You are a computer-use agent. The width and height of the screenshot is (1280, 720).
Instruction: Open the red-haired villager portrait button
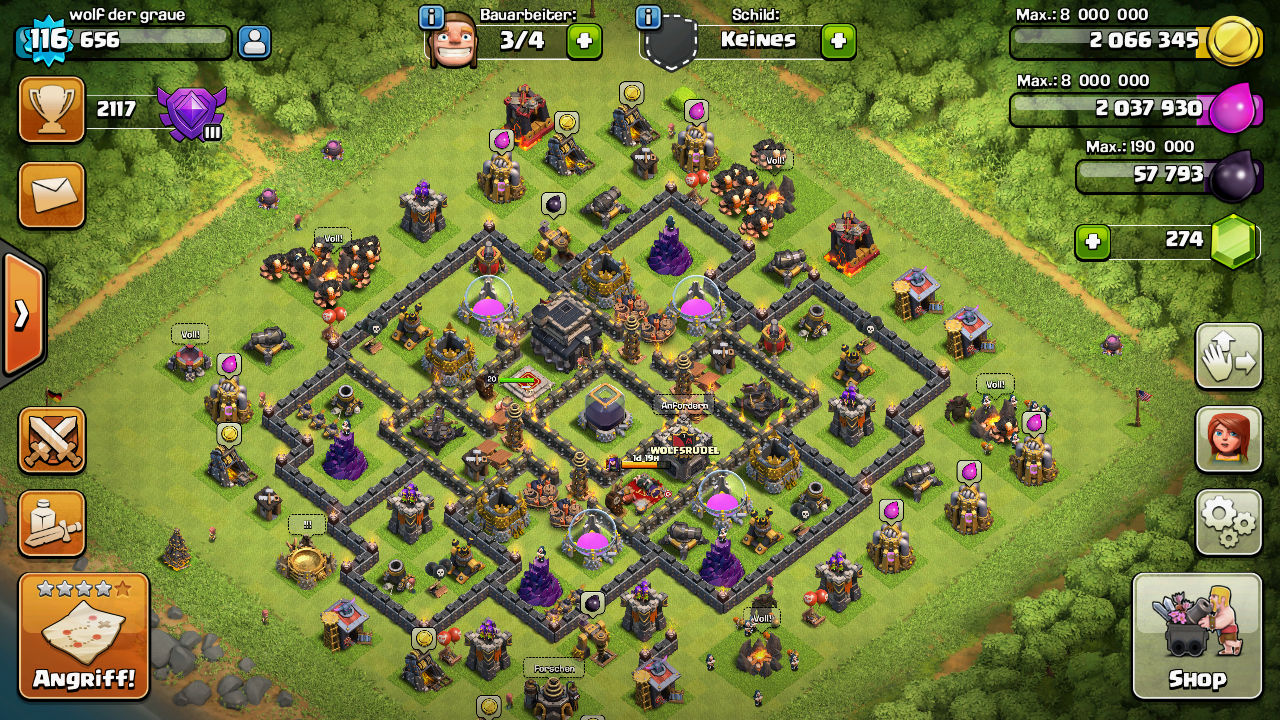tap(1228, 439)
